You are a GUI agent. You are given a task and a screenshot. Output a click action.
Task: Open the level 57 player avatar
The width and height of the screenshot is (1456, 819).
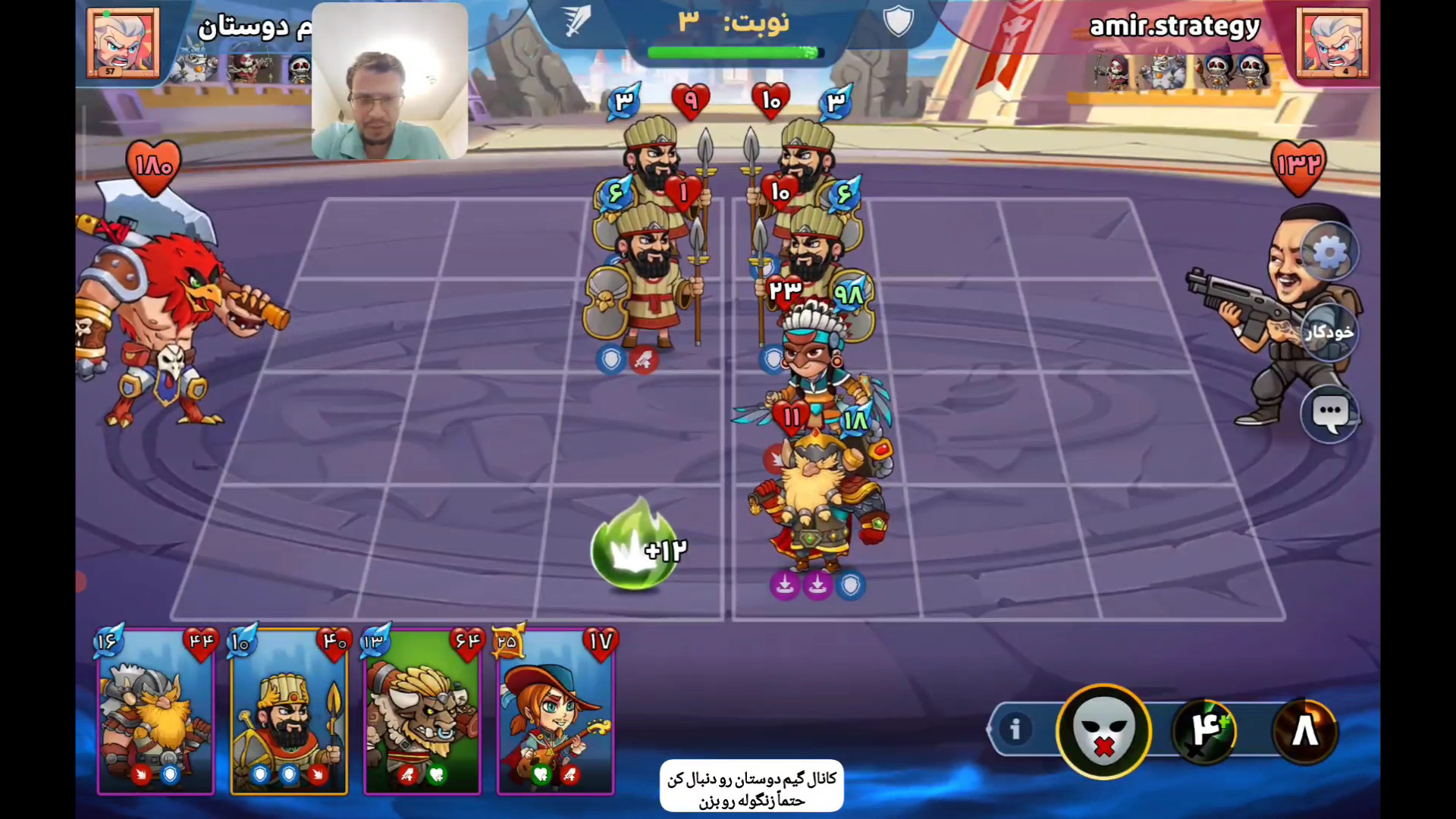[x=123, y=42]
